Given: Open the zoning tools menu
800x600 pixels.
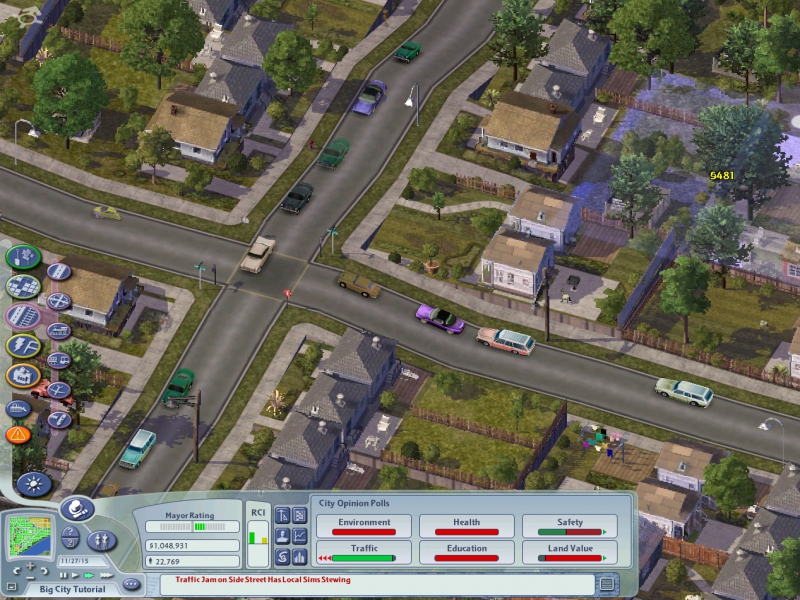Looking at the screenshot, I should coord(21,287).
